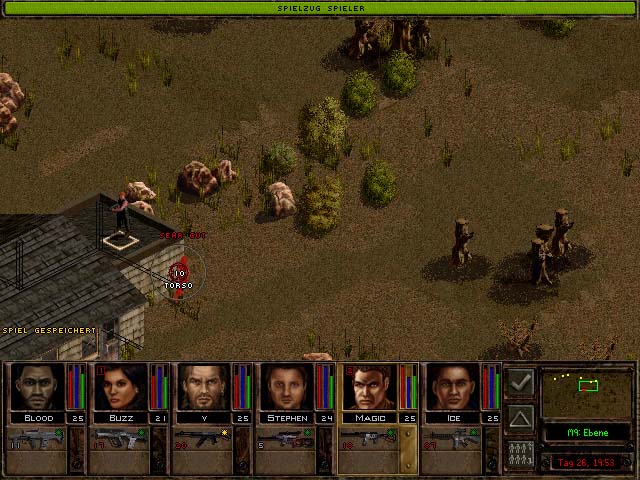Choose Buzz's portrait in the team panel
Image resolution: width=640 pixels, height=480 pixels.
[120, 387]
